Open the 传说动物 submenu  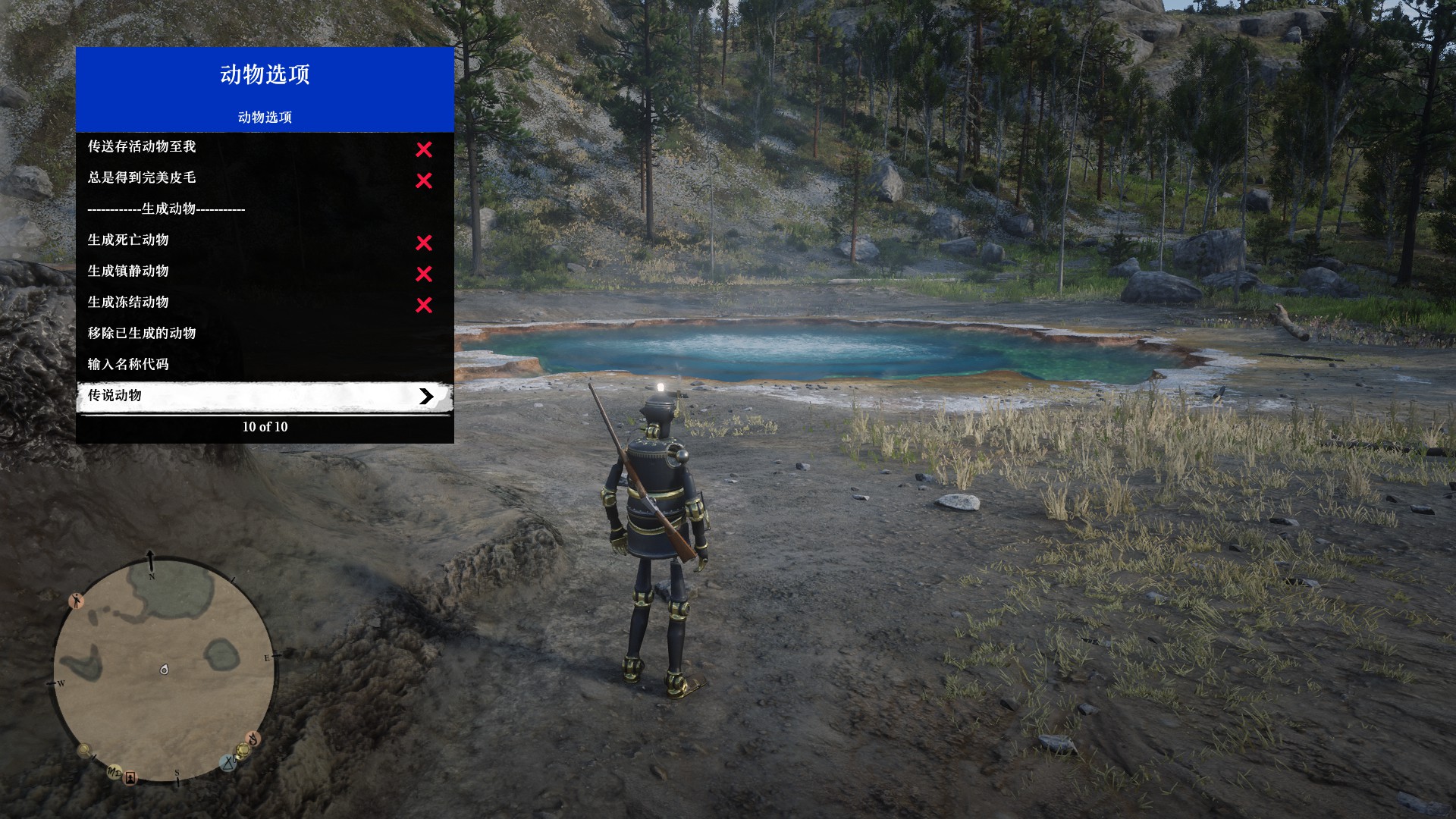[264, 396]
